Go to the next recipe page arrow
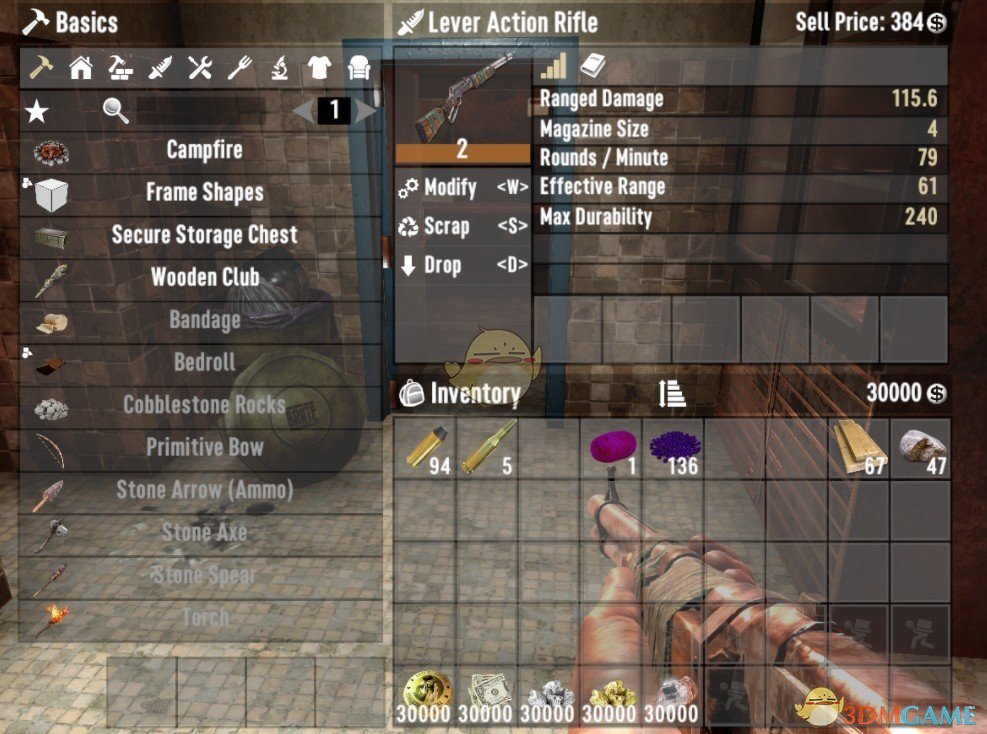 point(366,110)
